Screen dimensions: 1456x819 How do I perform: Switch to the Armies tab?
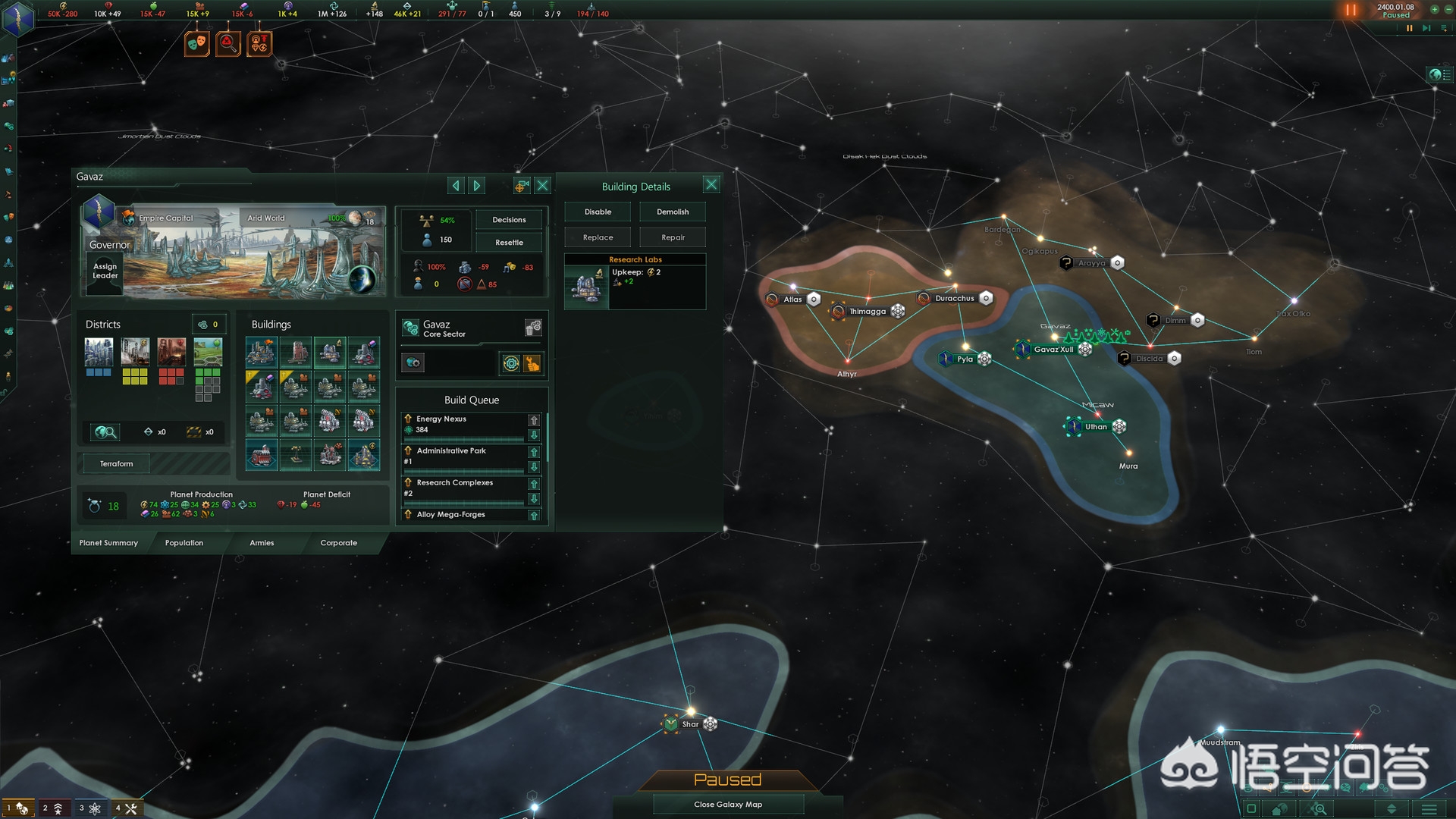click(x=262, y=543)
